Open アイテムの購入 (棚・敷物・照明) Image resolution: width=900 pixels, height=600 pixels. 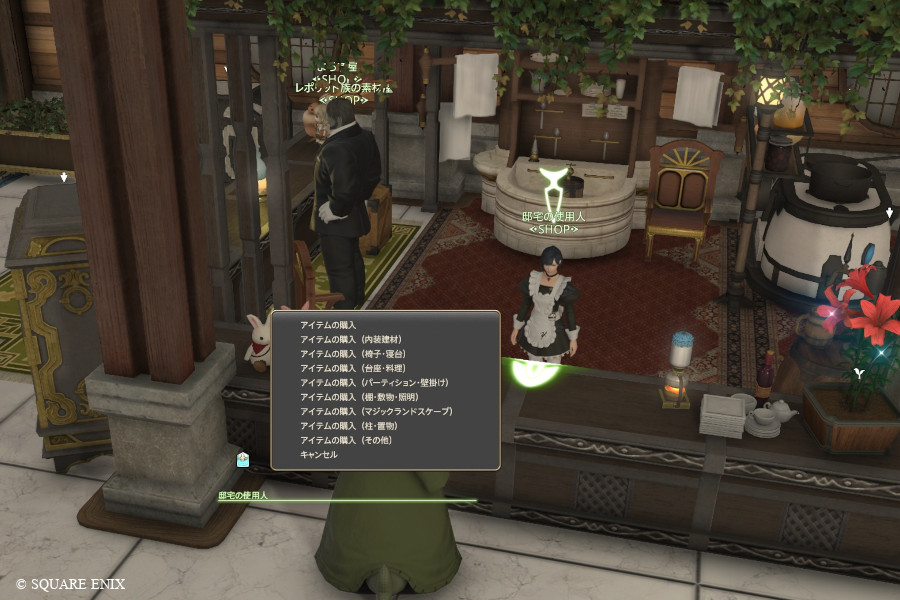pos(359,397)
